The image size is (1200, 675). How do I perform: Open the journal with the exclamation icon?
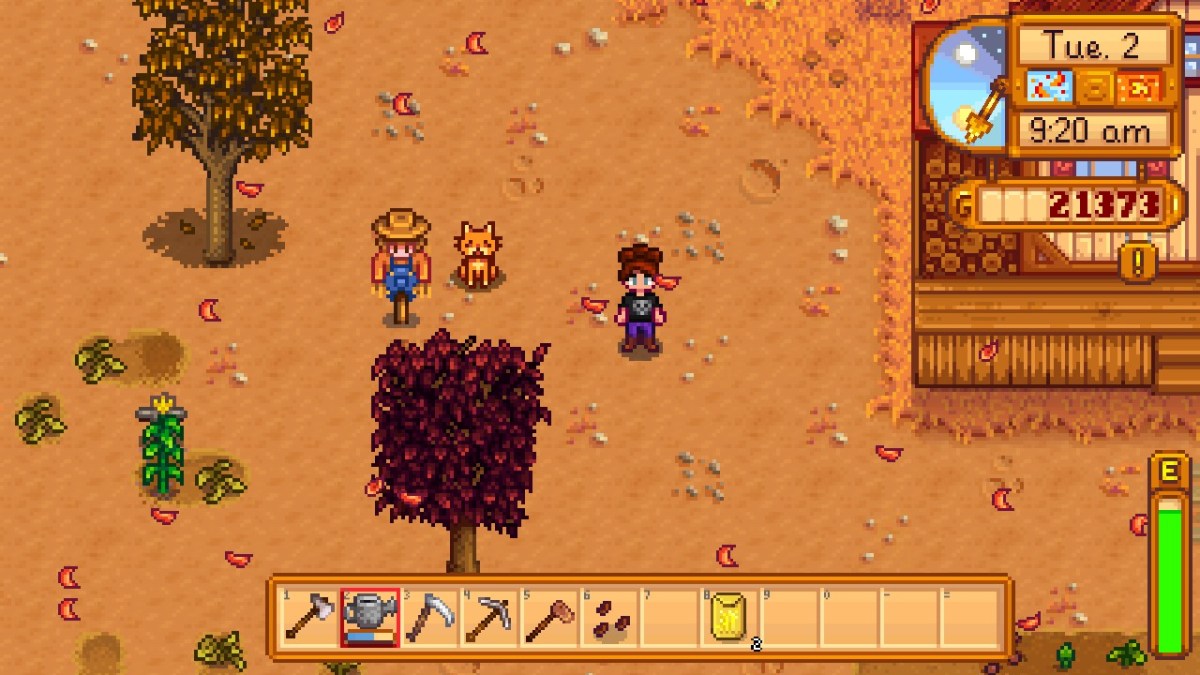pos(1138,262)
